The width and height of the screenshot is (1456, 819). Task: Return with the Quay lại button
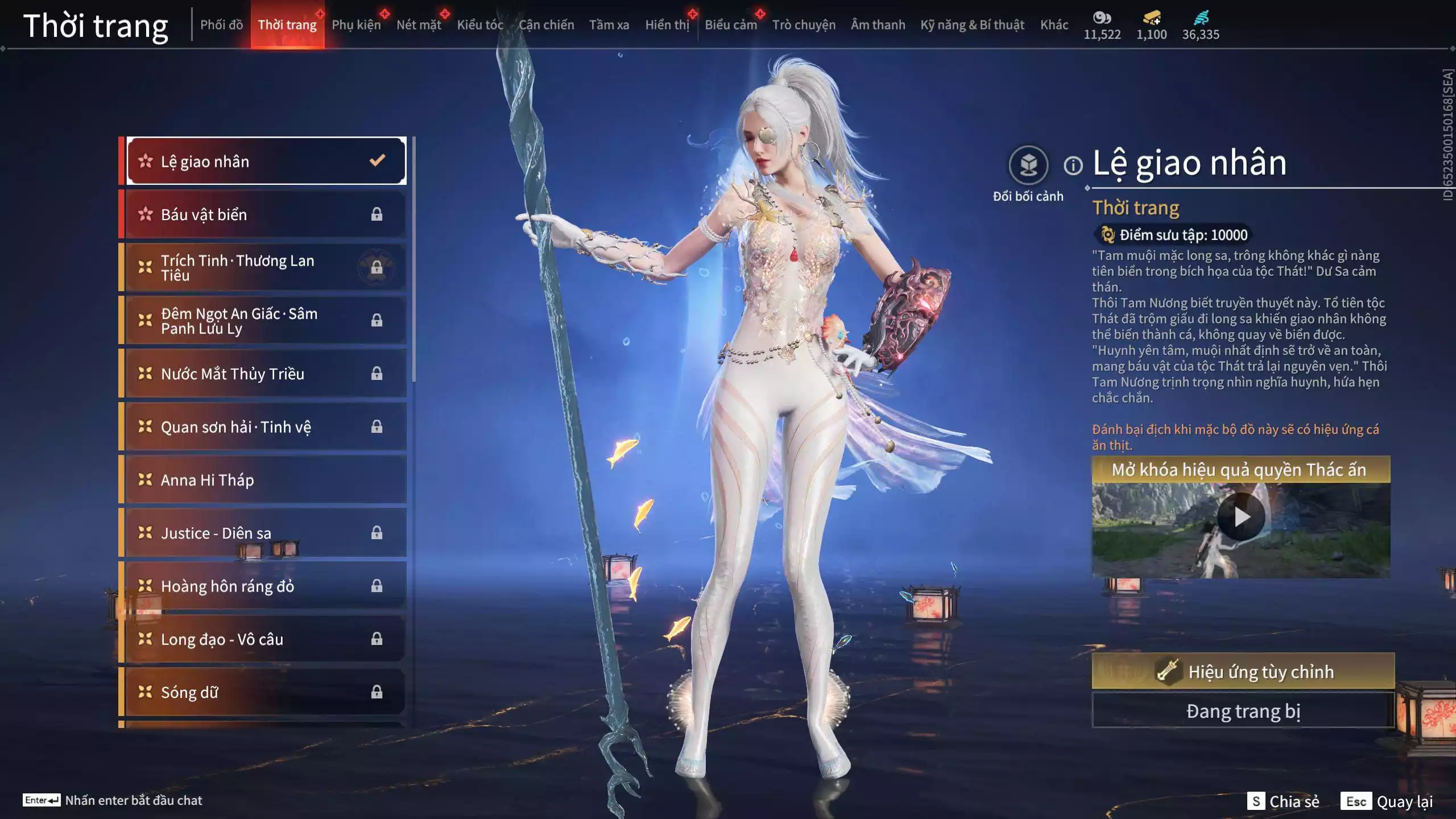coord(1388,801)
